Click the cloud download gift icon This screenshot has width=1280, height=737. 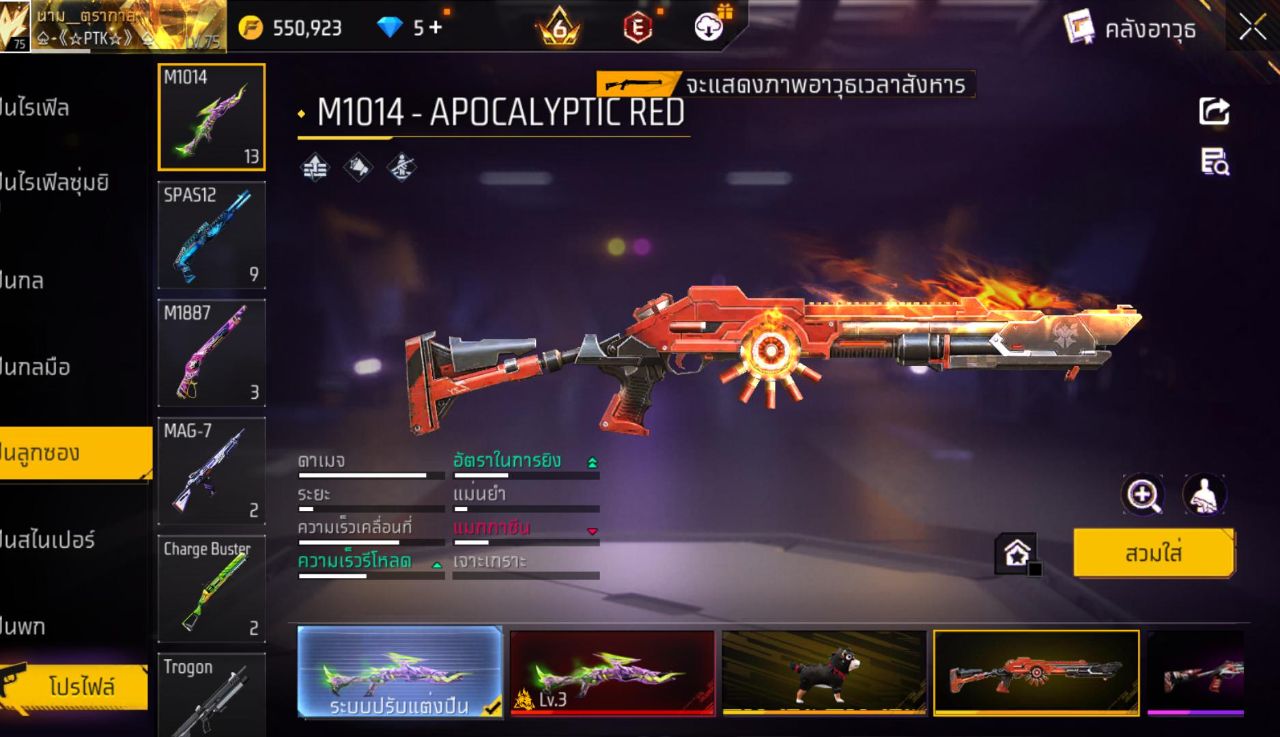click(710, 26)
